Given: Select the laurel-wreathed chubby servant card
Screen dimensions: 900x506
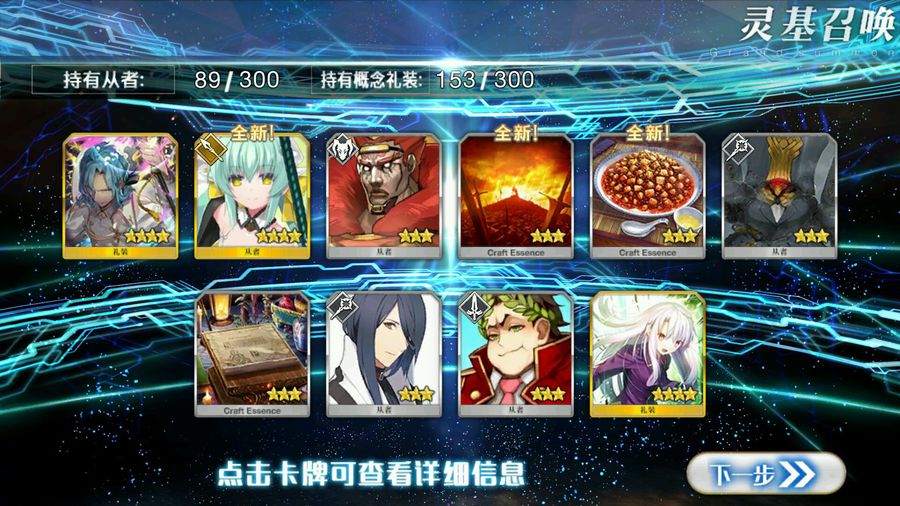Looking at the screenshot, I should (515, 354).
